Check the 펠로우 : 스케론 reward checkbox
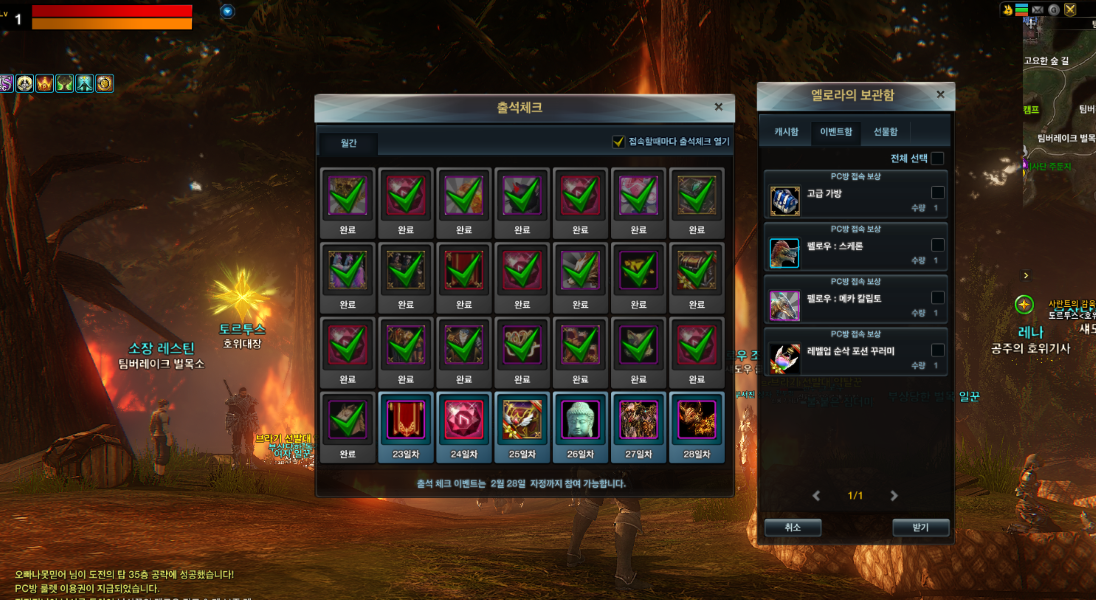This screenshot has width=1096, height=600. click(938, 245)
